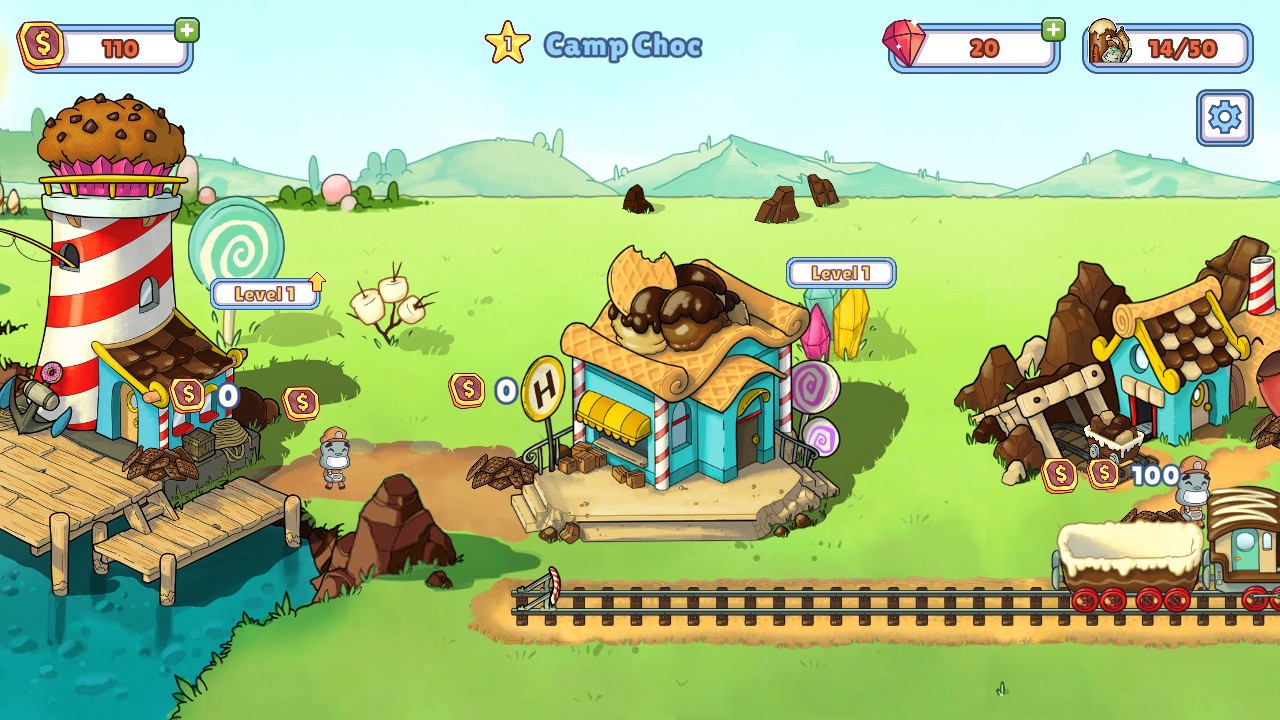The height and width of the screenshot is (720, 1280).
Task: Buy more coins with the green plus
Action: tap(187, 30)
